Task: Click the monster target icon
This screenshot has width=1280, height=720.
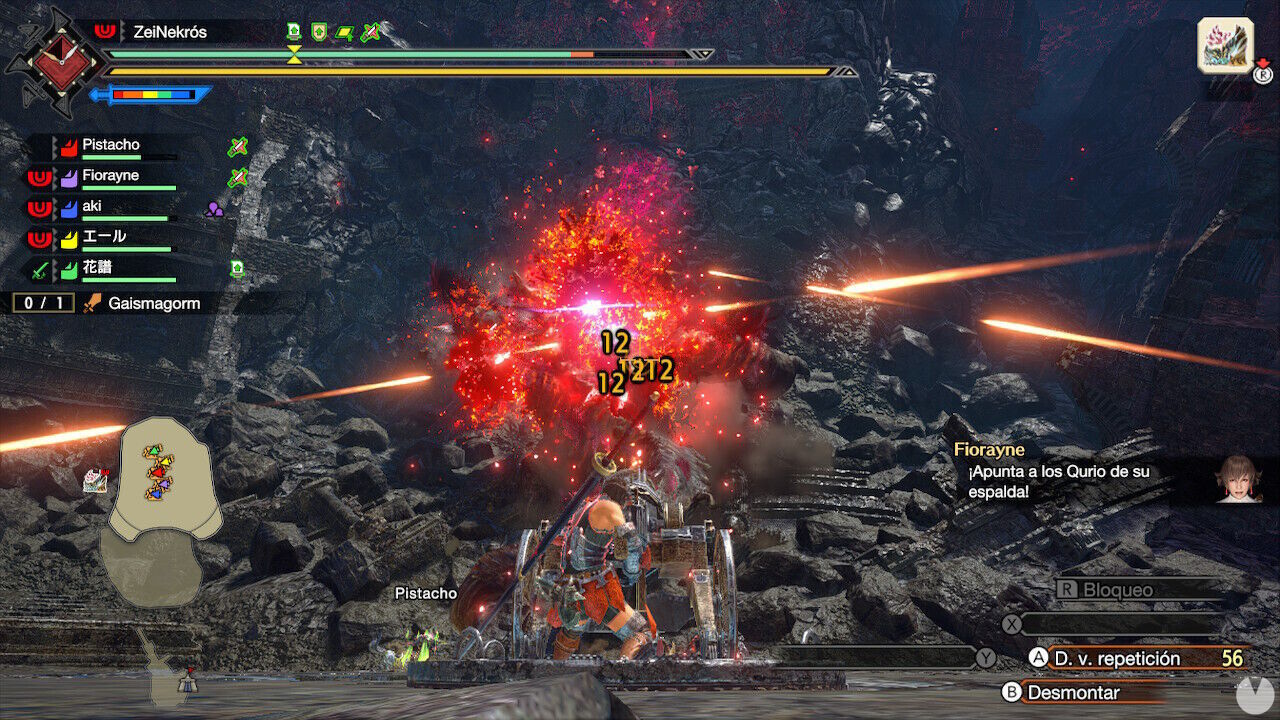Action: click(x=1224, y=45)
